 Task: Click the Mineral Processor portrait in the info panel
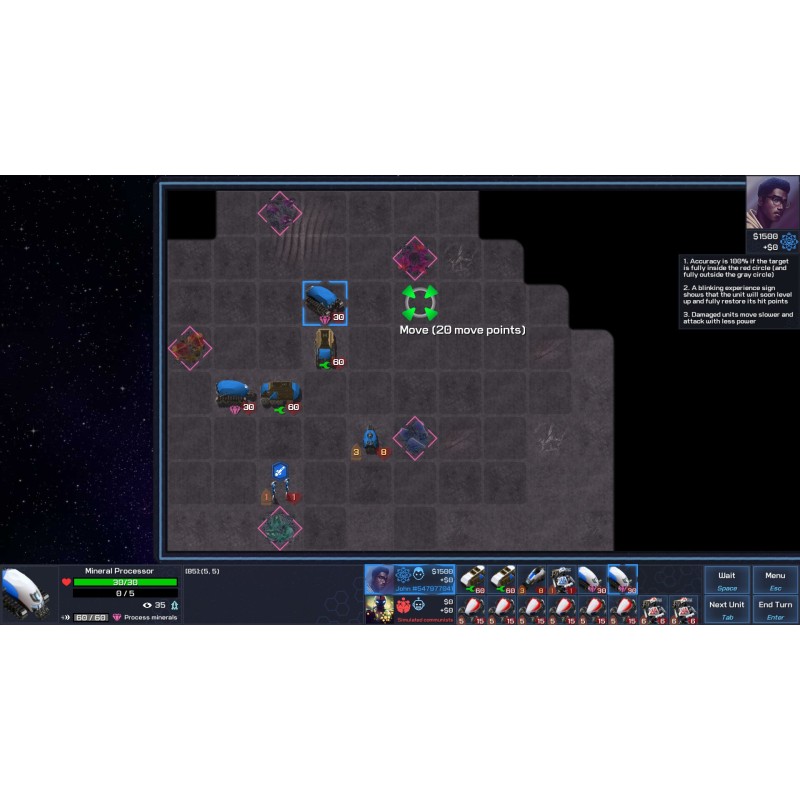click(27, 593)
